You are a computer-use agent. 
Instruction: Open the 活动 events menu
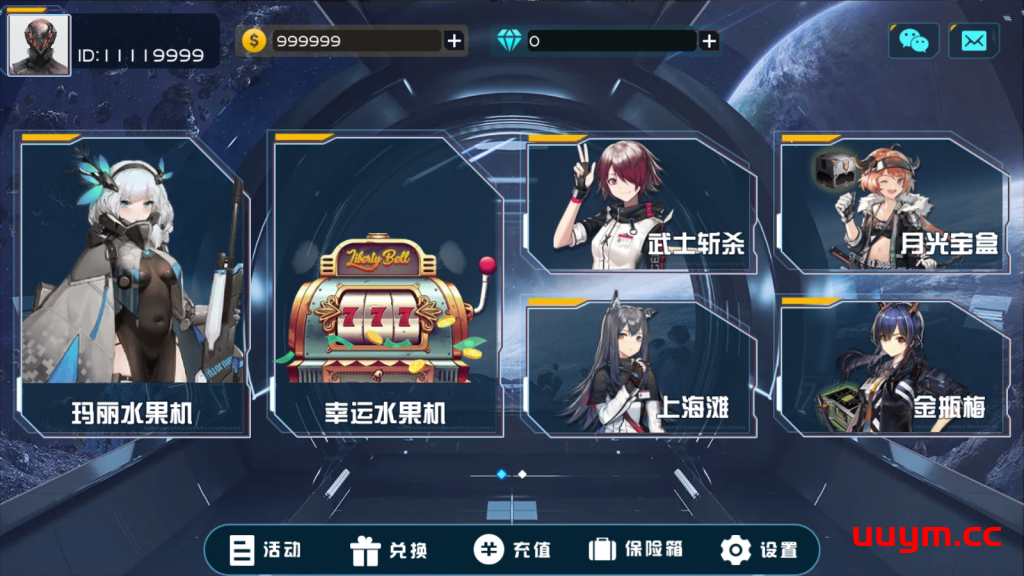click(266, 550)
